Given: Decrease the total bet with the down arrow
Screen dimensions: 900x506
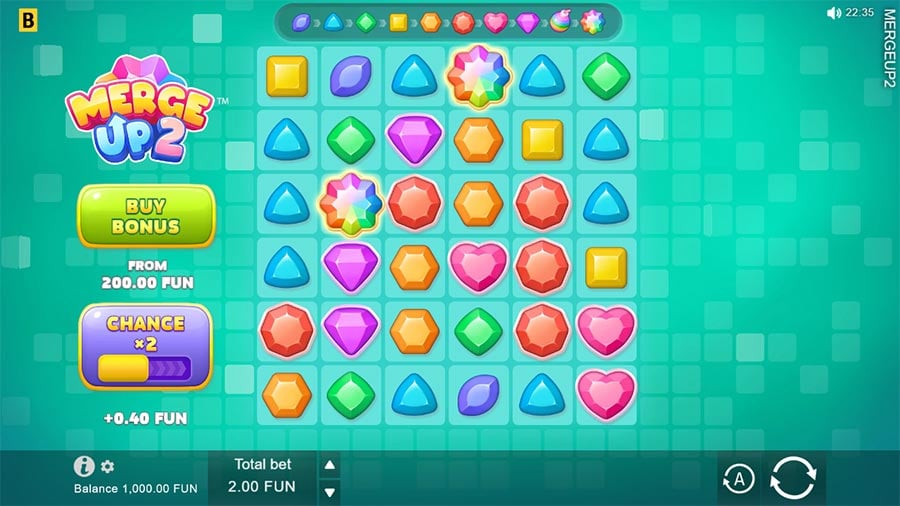Looking at the screenshot, I should (329, 491).
